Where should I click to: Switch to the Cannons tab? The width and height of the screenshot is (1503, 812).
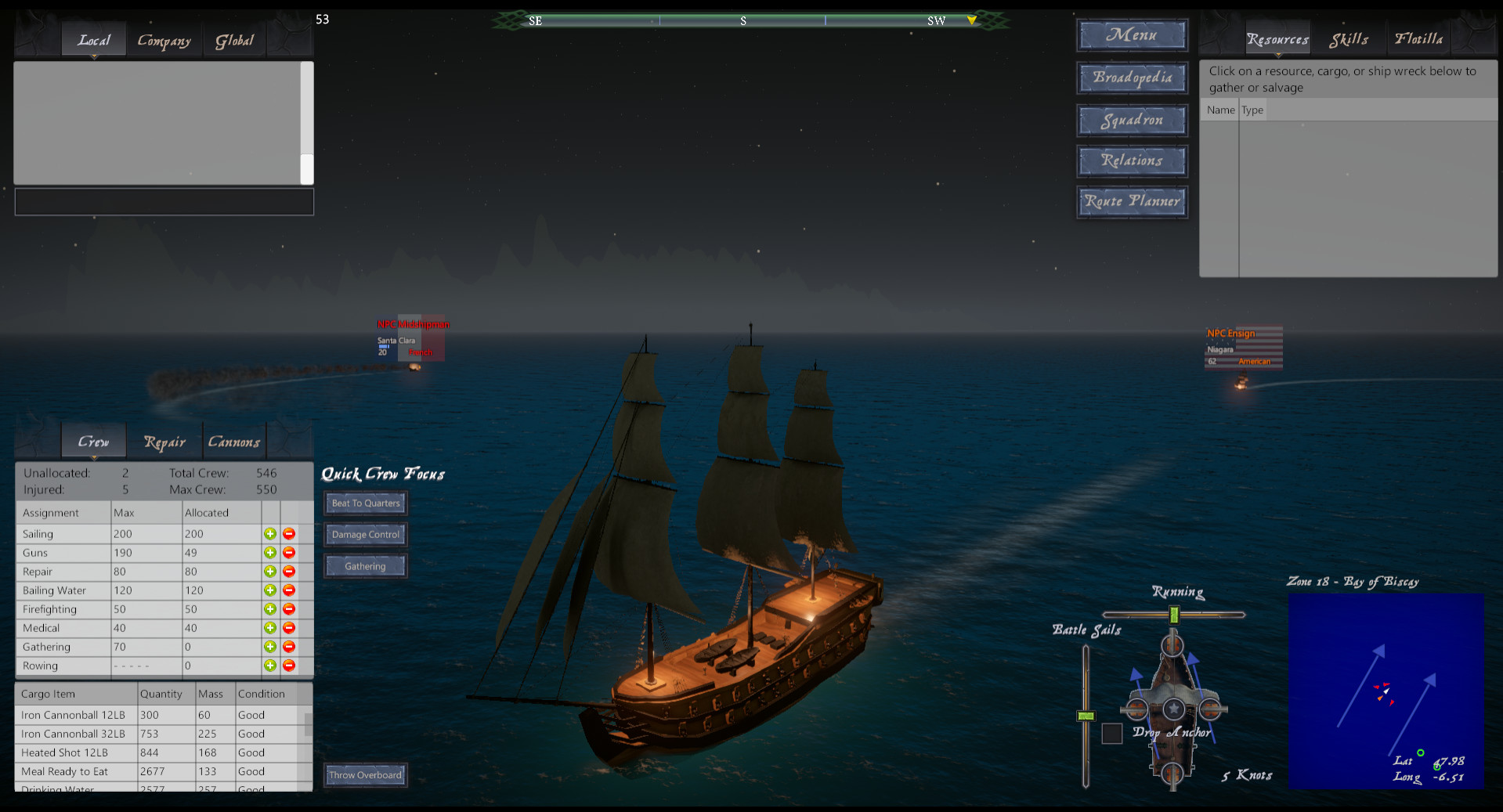234,441
